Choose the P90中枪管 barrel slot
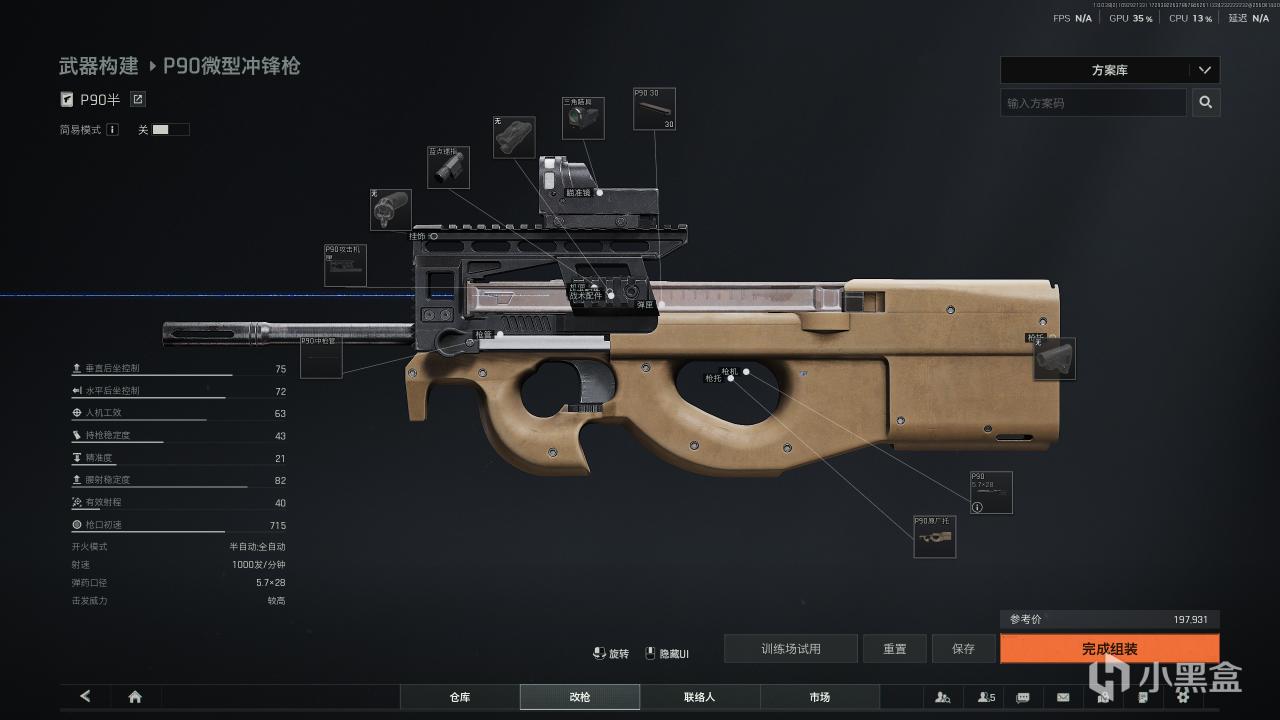This screenshot has width=1280, height=720. click(321, 357)
